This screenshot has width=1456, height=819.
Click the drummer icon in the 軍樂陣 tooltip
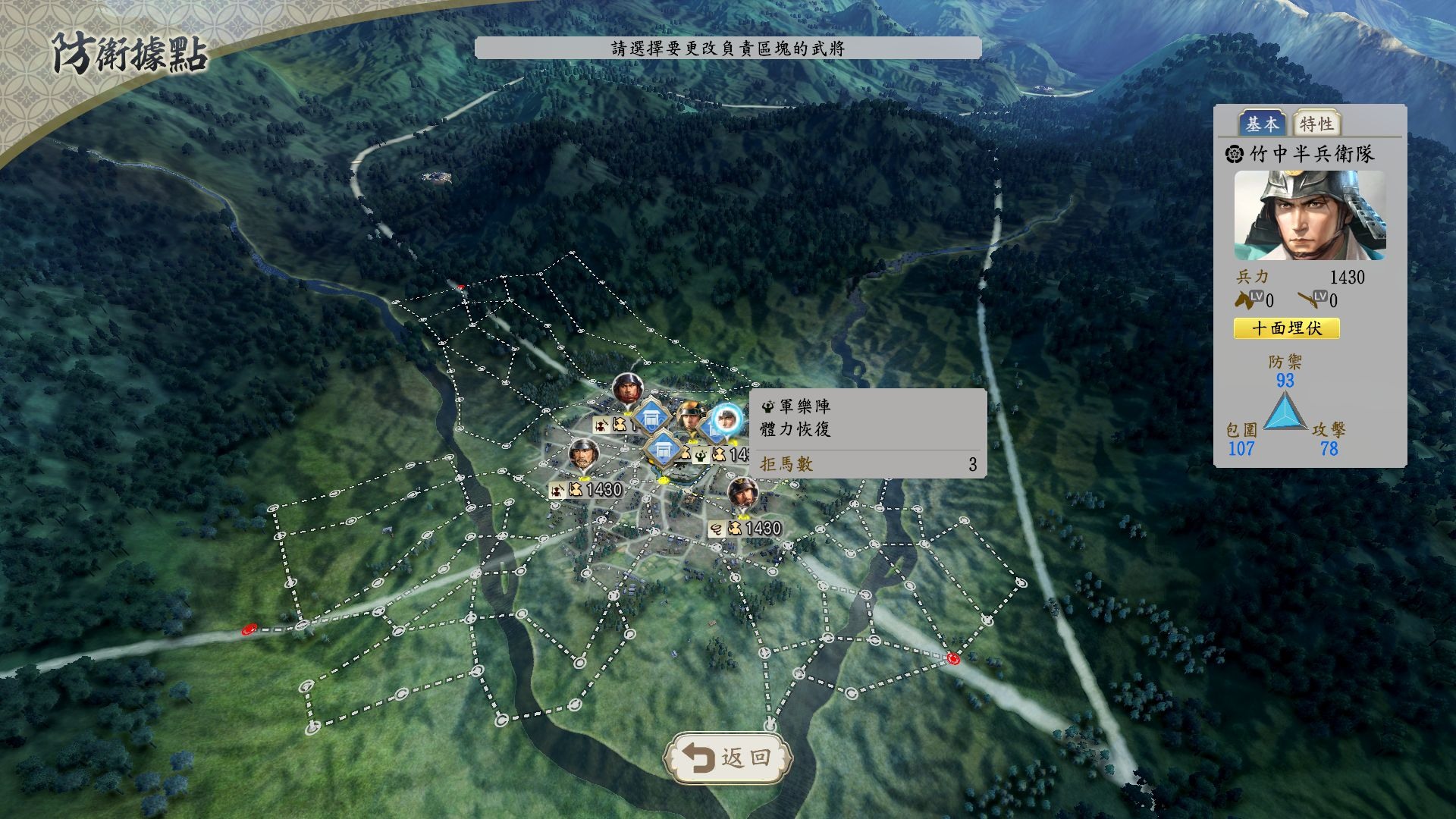pyautogui.click(x=768, y=407)
